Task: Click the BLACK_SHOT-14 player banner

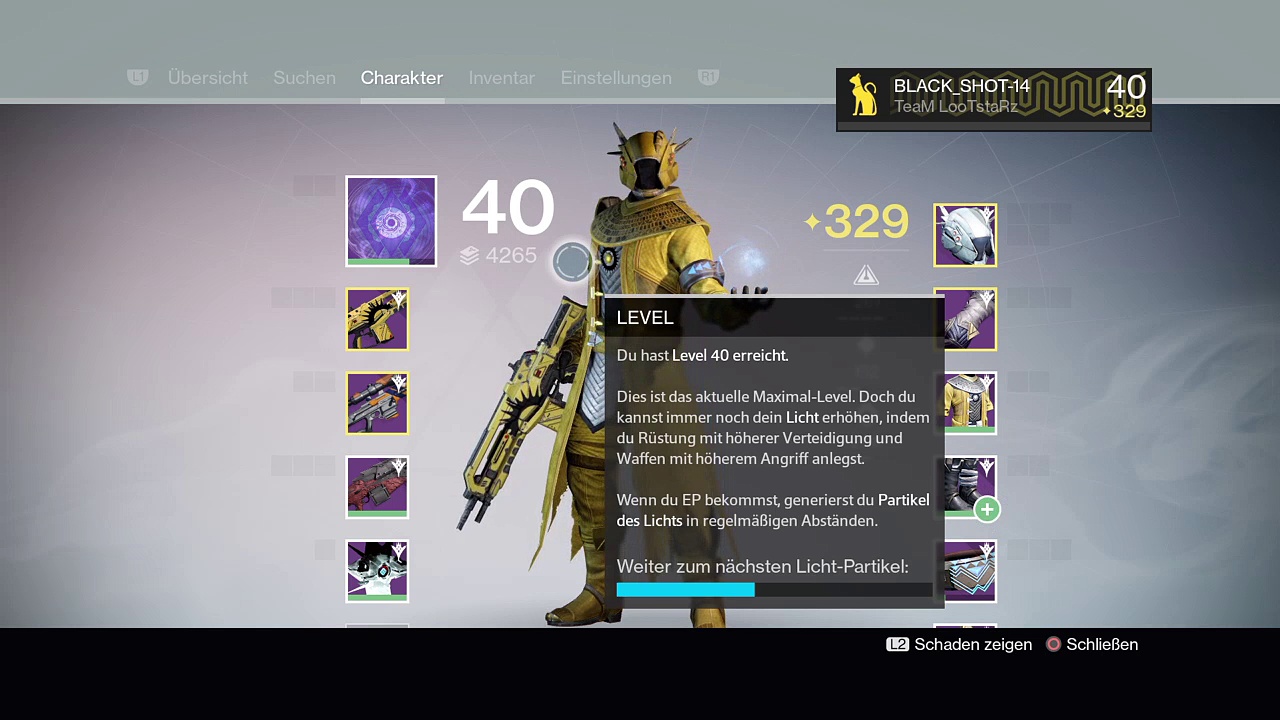Action: click(993, 97)
